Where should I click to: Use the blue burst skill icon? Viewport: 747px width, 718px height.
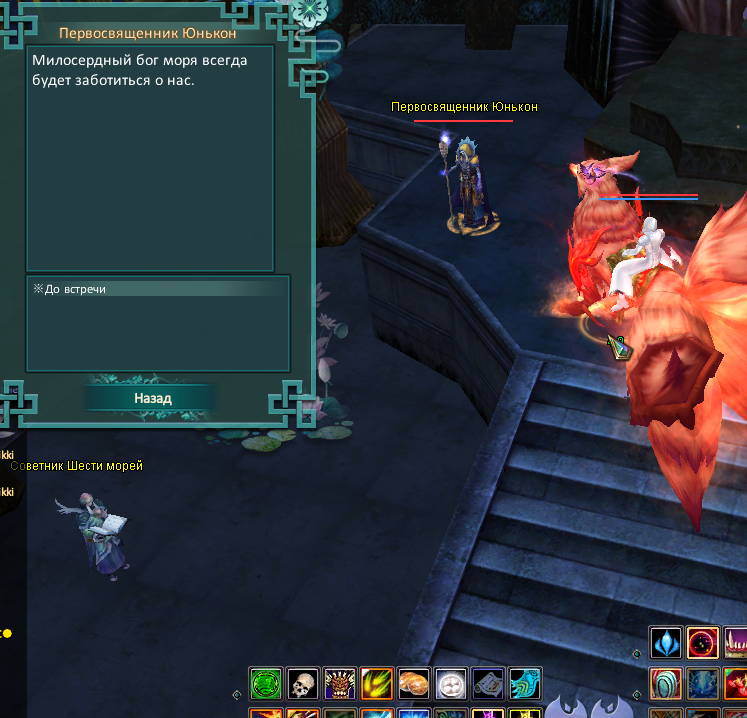(x=703, y=684)
